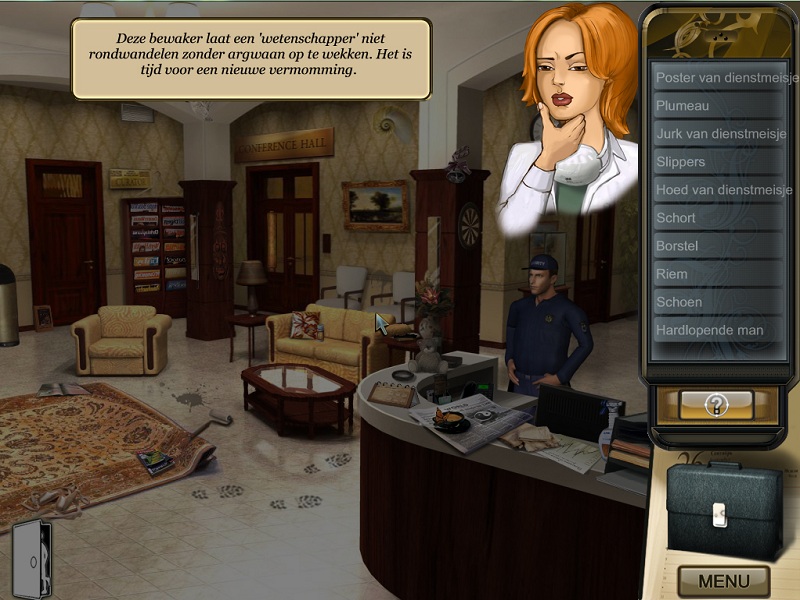Screen dimensions: 800x600
Task: Choose 'Plumeau' in the object list
Action: [717, 105]
